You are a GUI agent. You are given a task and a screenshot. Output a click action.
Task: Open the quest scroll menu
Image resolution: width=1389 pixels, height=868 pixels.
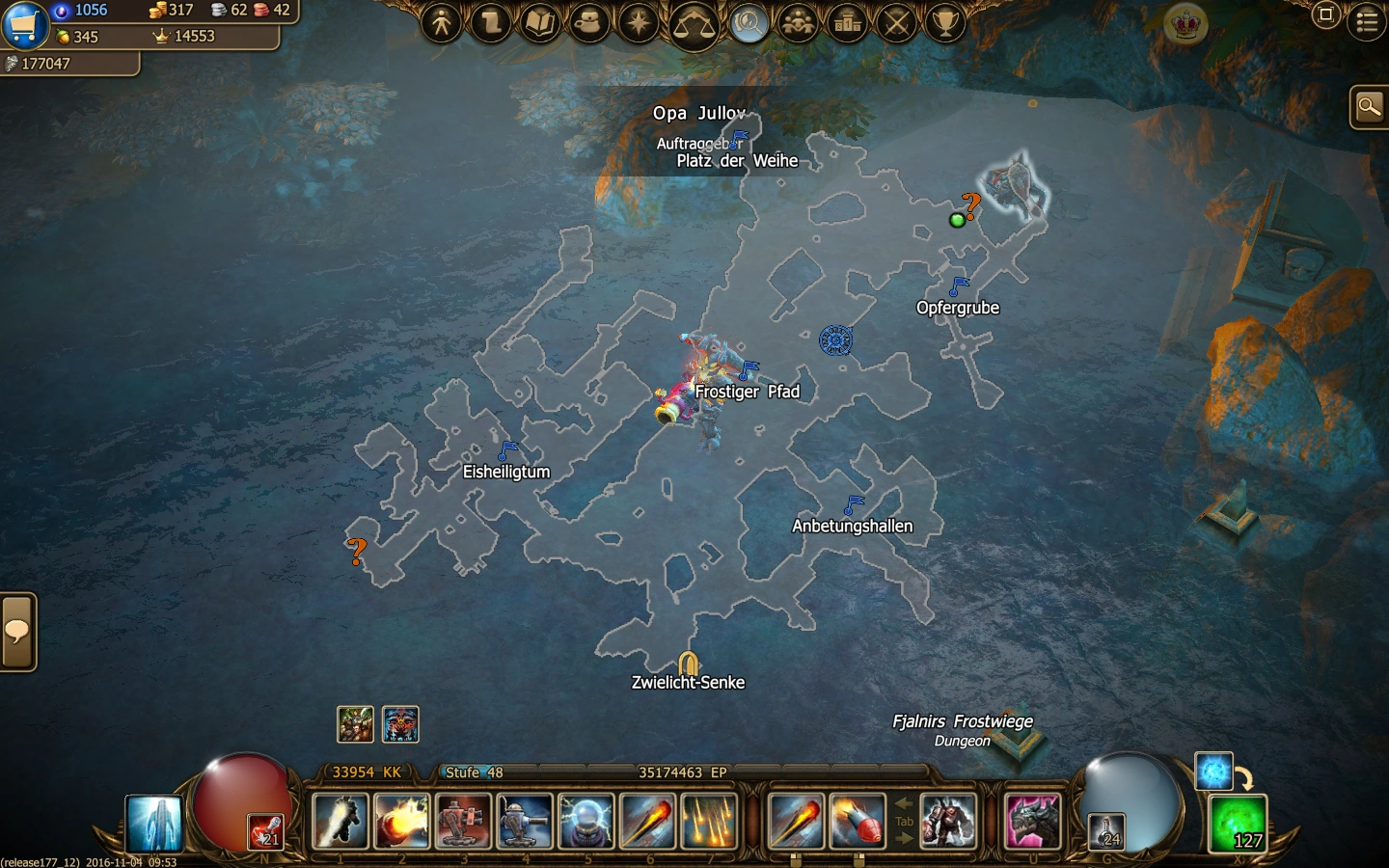pos(491,22)
